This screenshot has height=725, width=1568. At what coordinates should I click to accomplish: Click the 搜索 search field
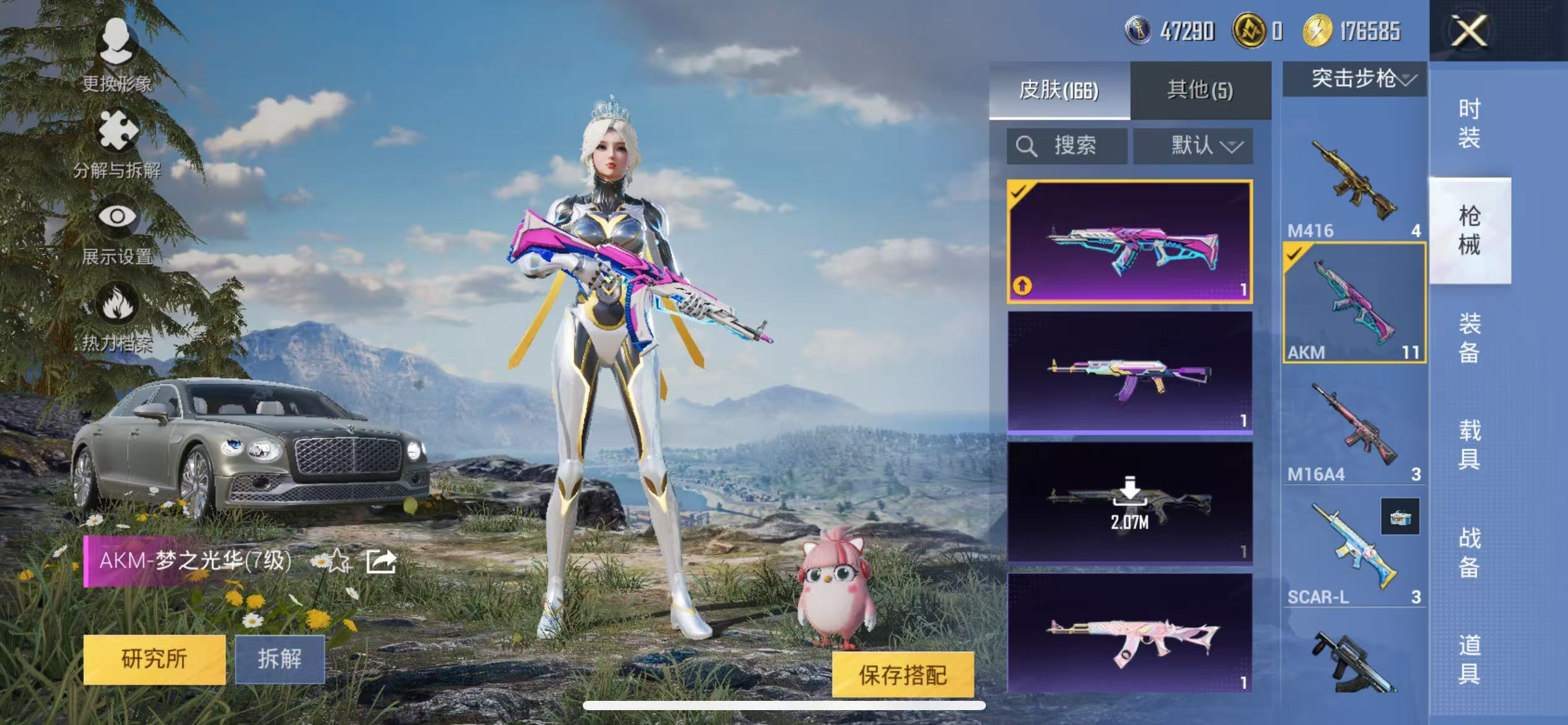(1066, 146)
